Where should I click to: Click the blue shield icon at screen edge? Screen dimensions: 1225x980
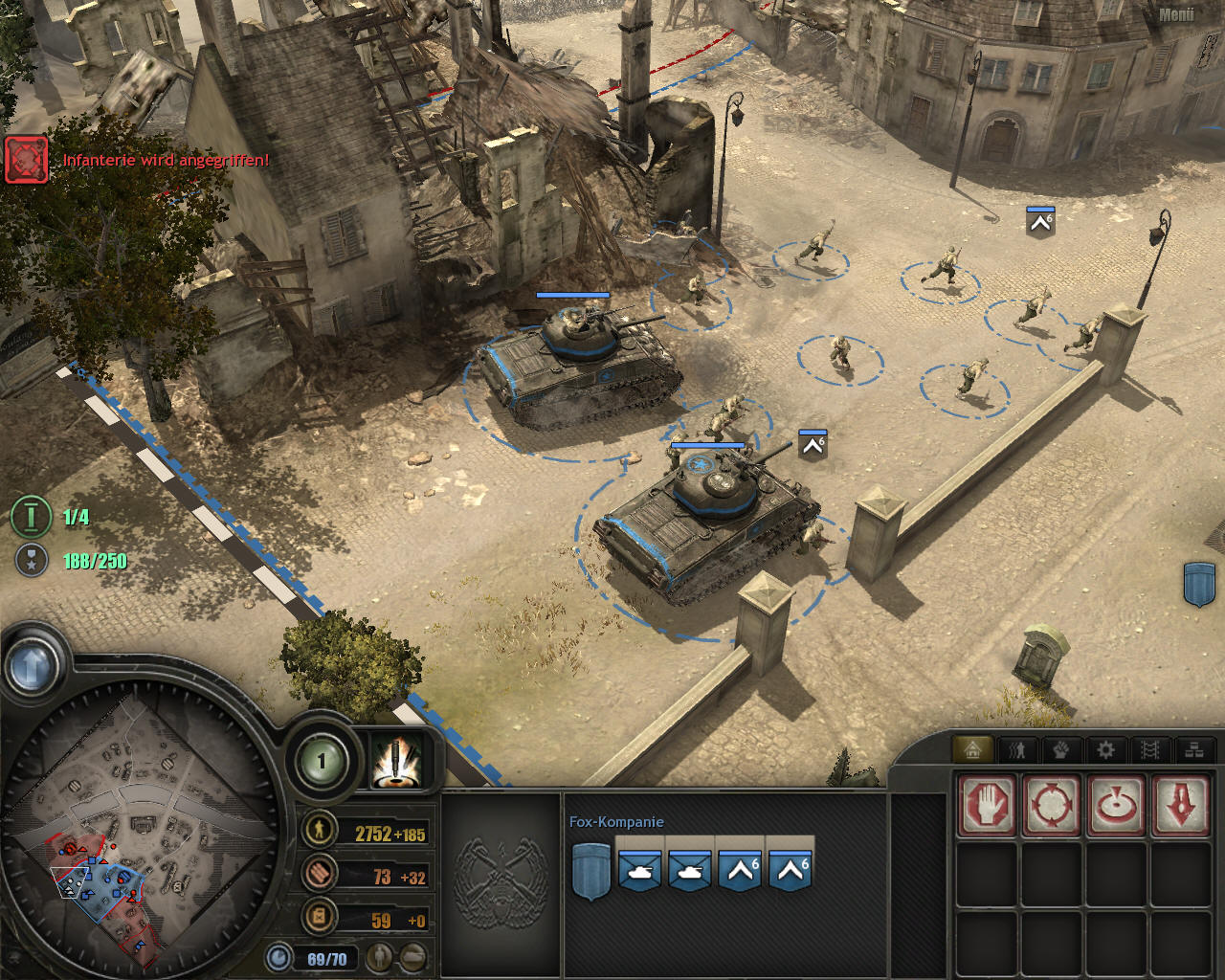click(1199, 583)
